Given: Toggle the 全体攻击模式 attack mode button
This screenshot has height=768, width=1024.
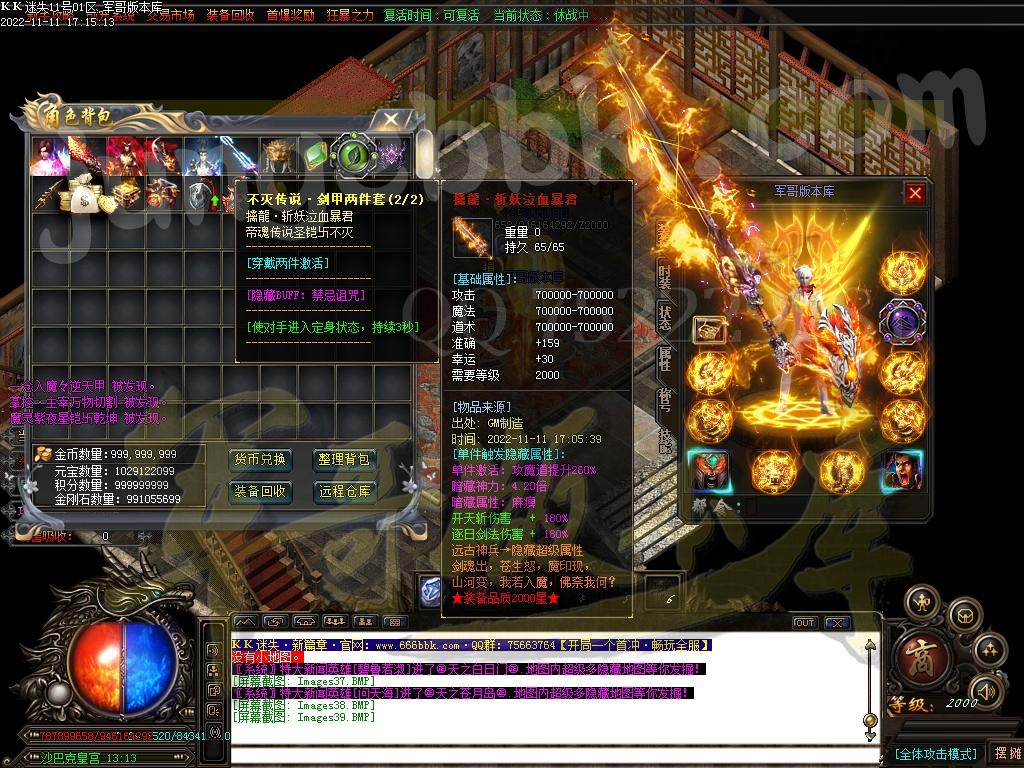Looking at the screenshot, I should click(934, 753).
